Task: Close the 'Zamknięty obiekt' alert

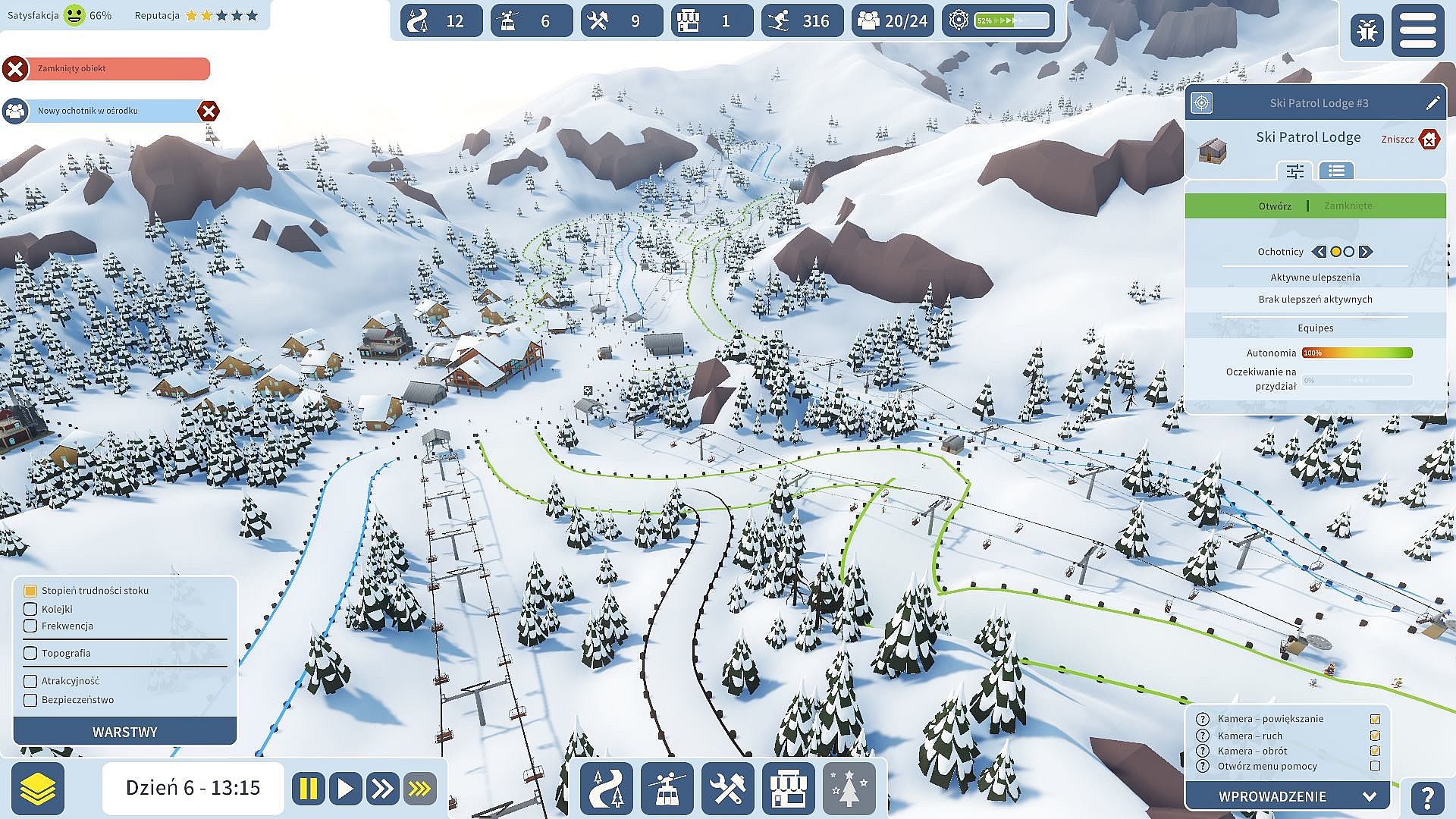Action: [x=14, y=69]
